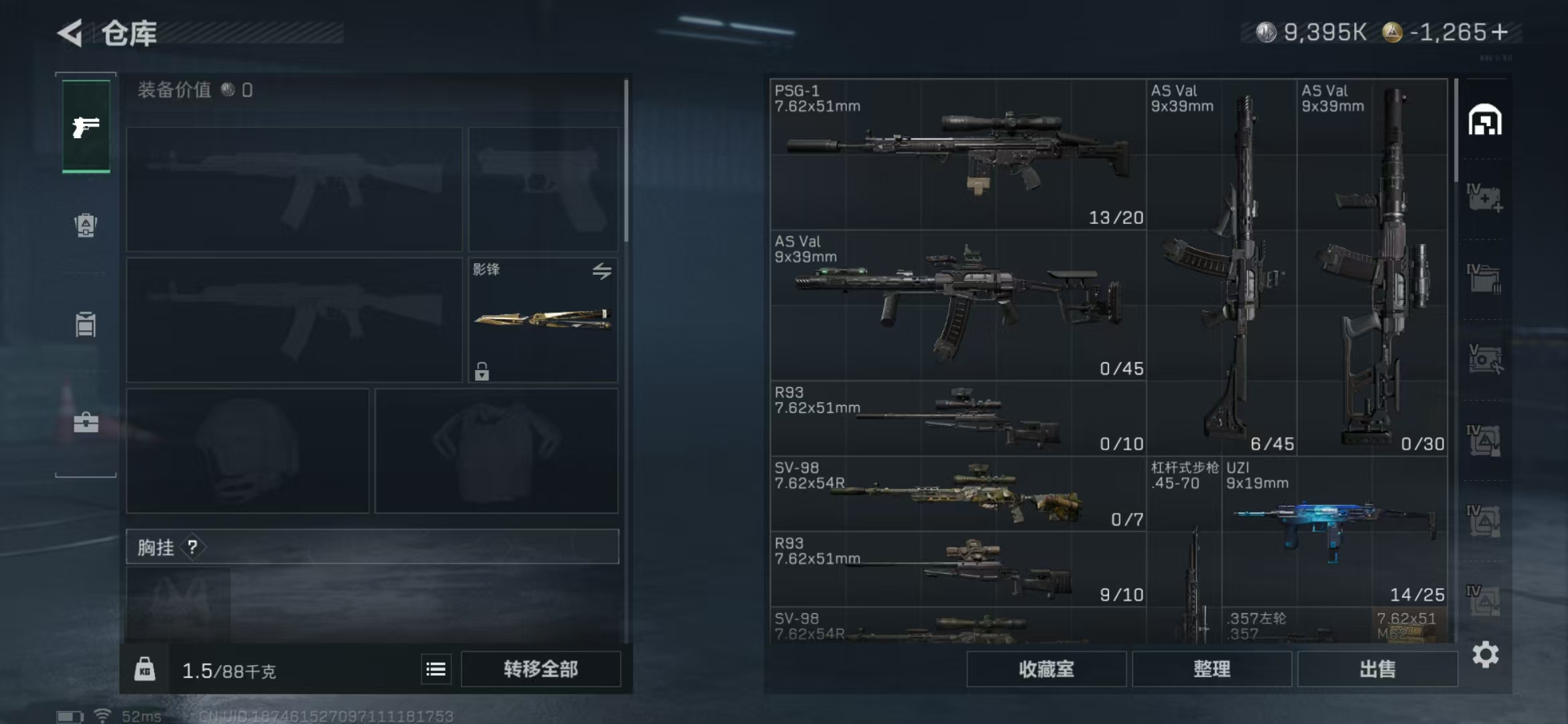The height and width of the screenshot is (724, 1568).
Task: Add currency with the plus button
Action: (x=1500, y=32)
